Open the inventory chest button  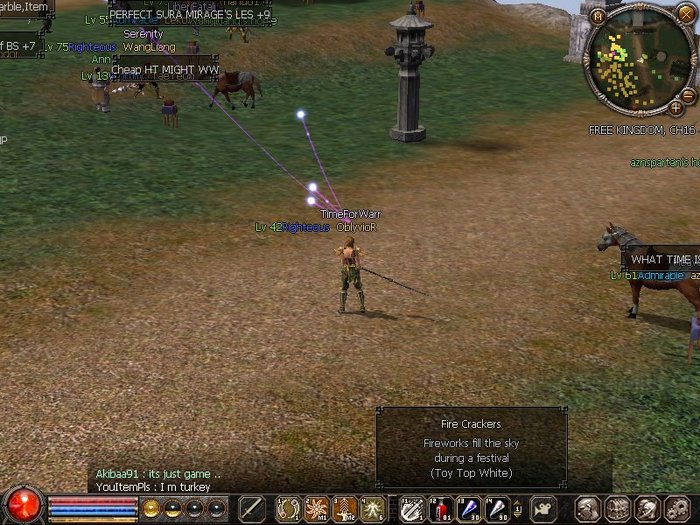click(x=618, y=508)
